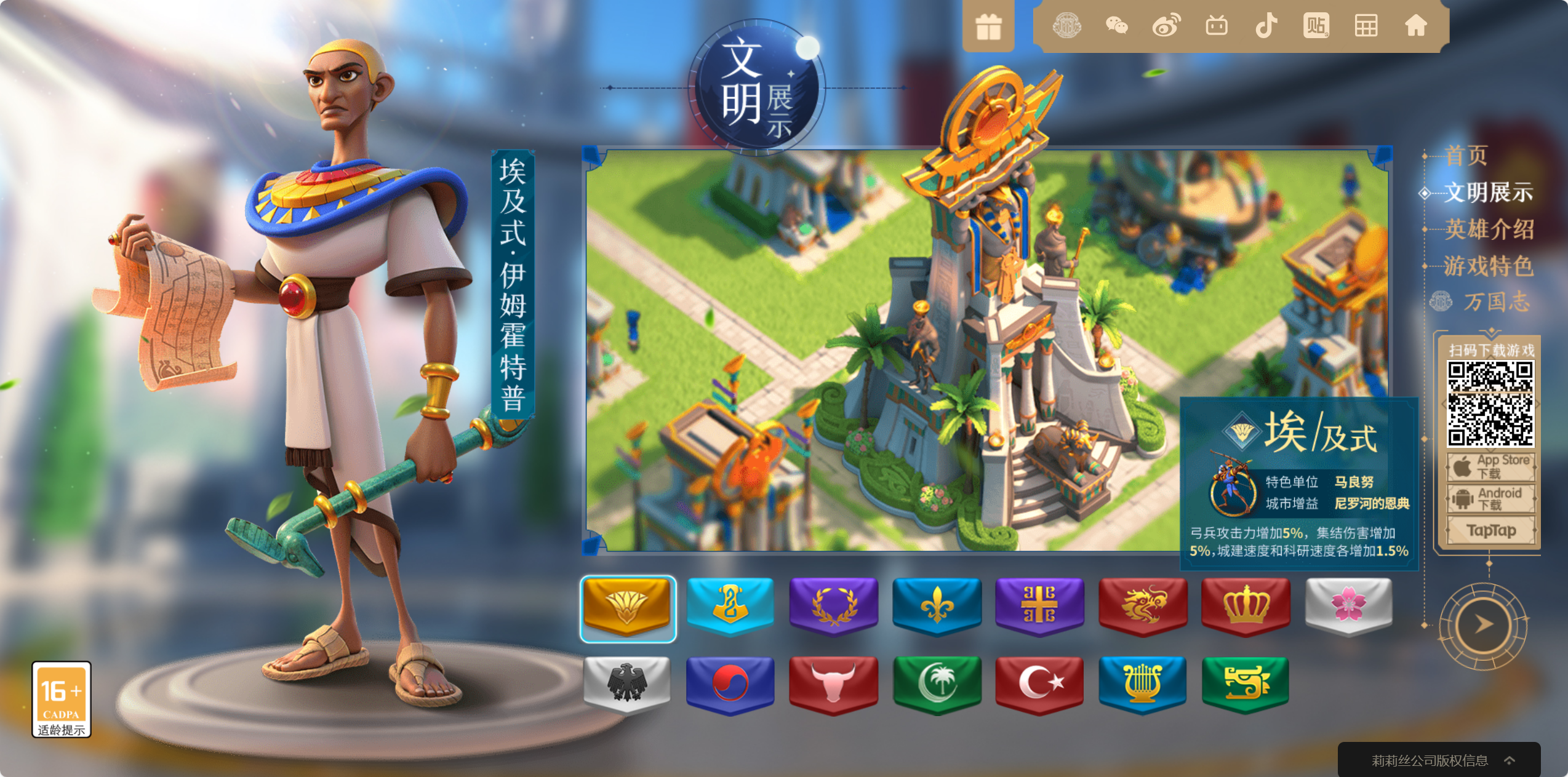Select the 万国志 menu entry
This screenshot has height=777, width=1568.
1495,302
